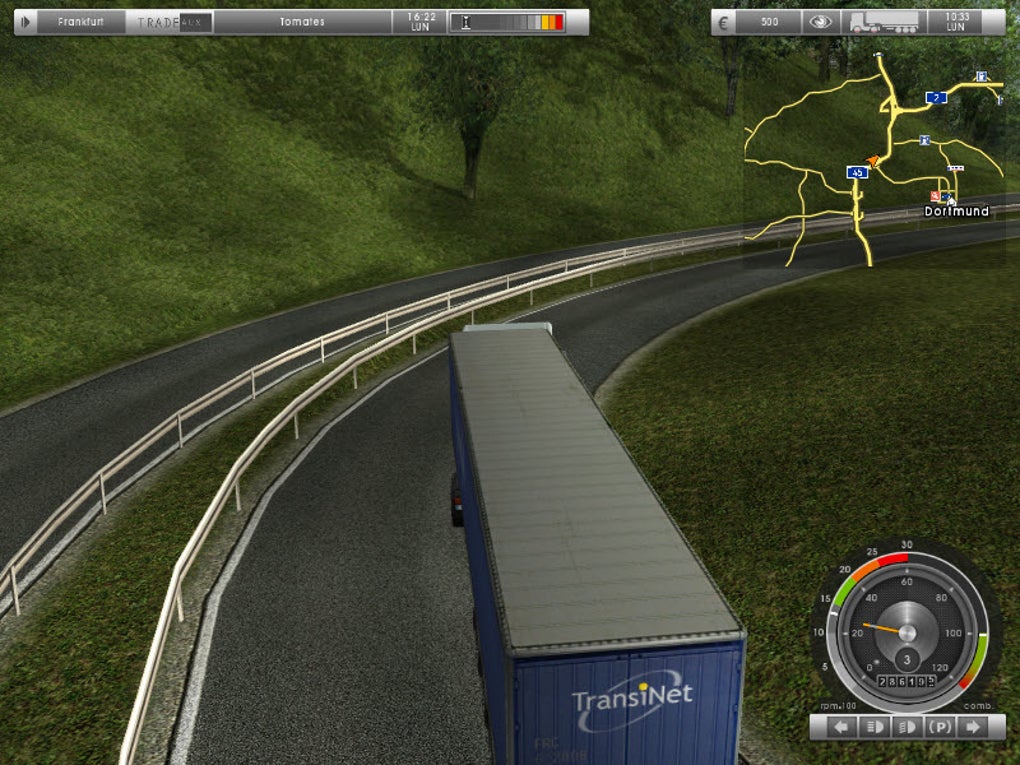Open the route minimap
This screenshot has width=1020, height=765.
tap(874, 160)
